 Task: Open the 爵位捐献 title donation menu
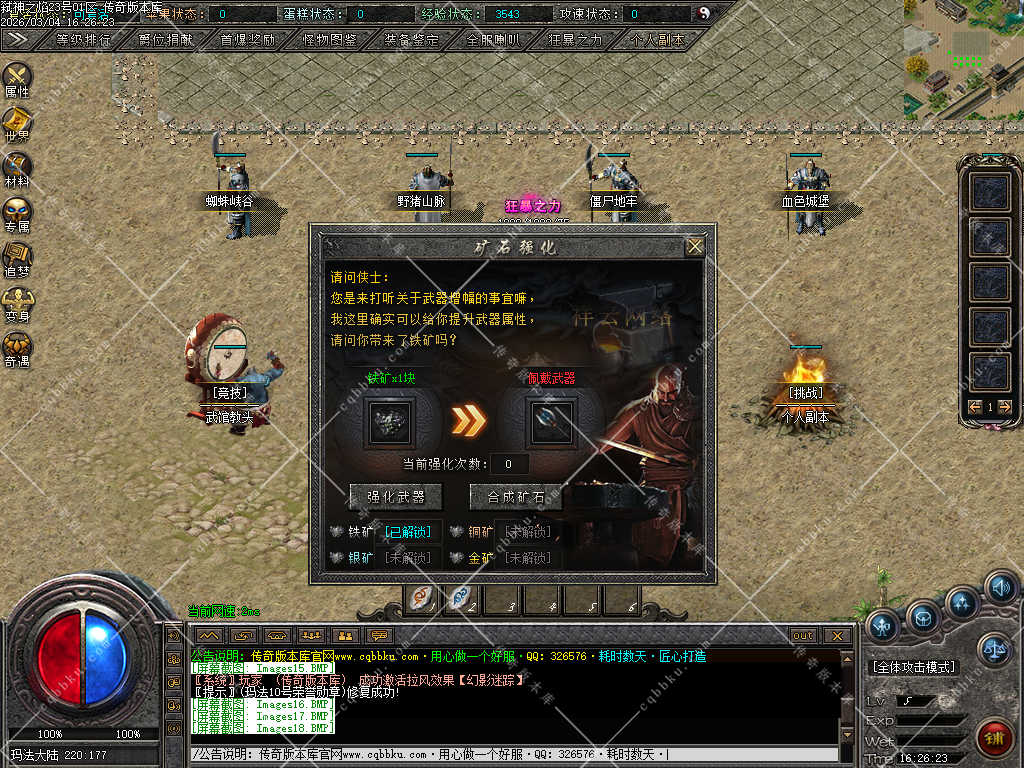(166, 40)
